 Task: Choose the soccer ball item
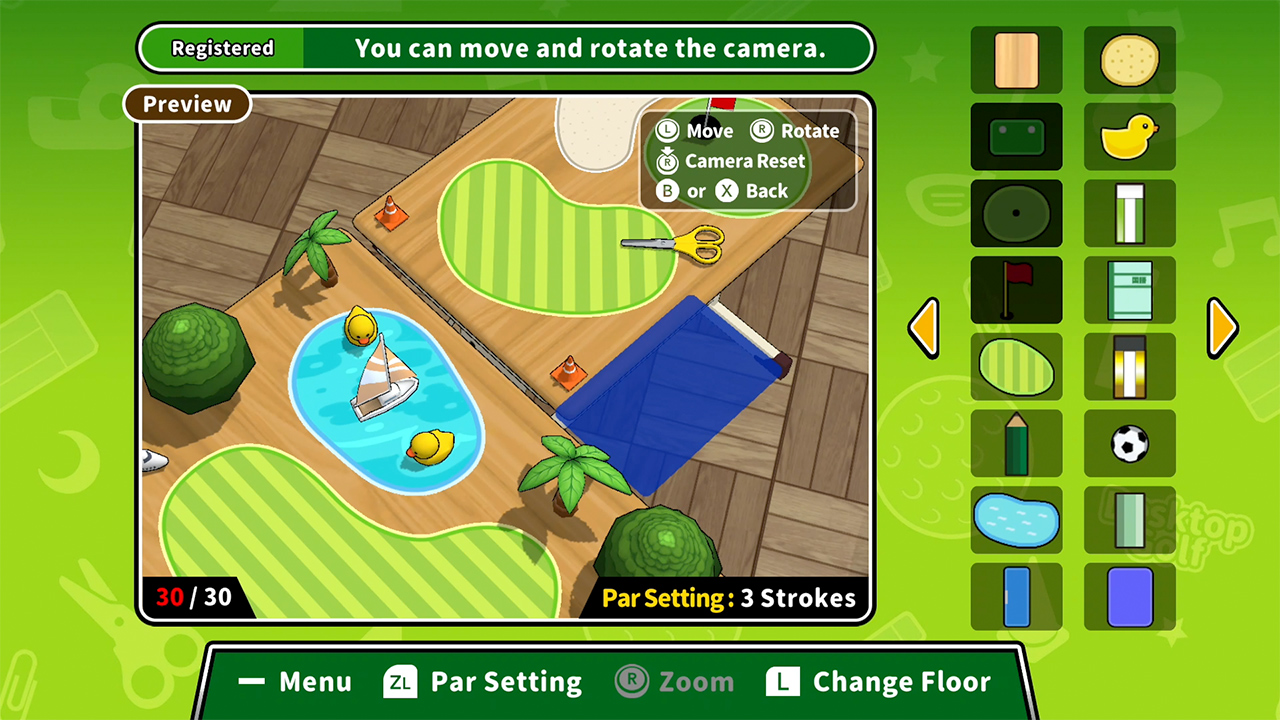tap(1129, 444)
